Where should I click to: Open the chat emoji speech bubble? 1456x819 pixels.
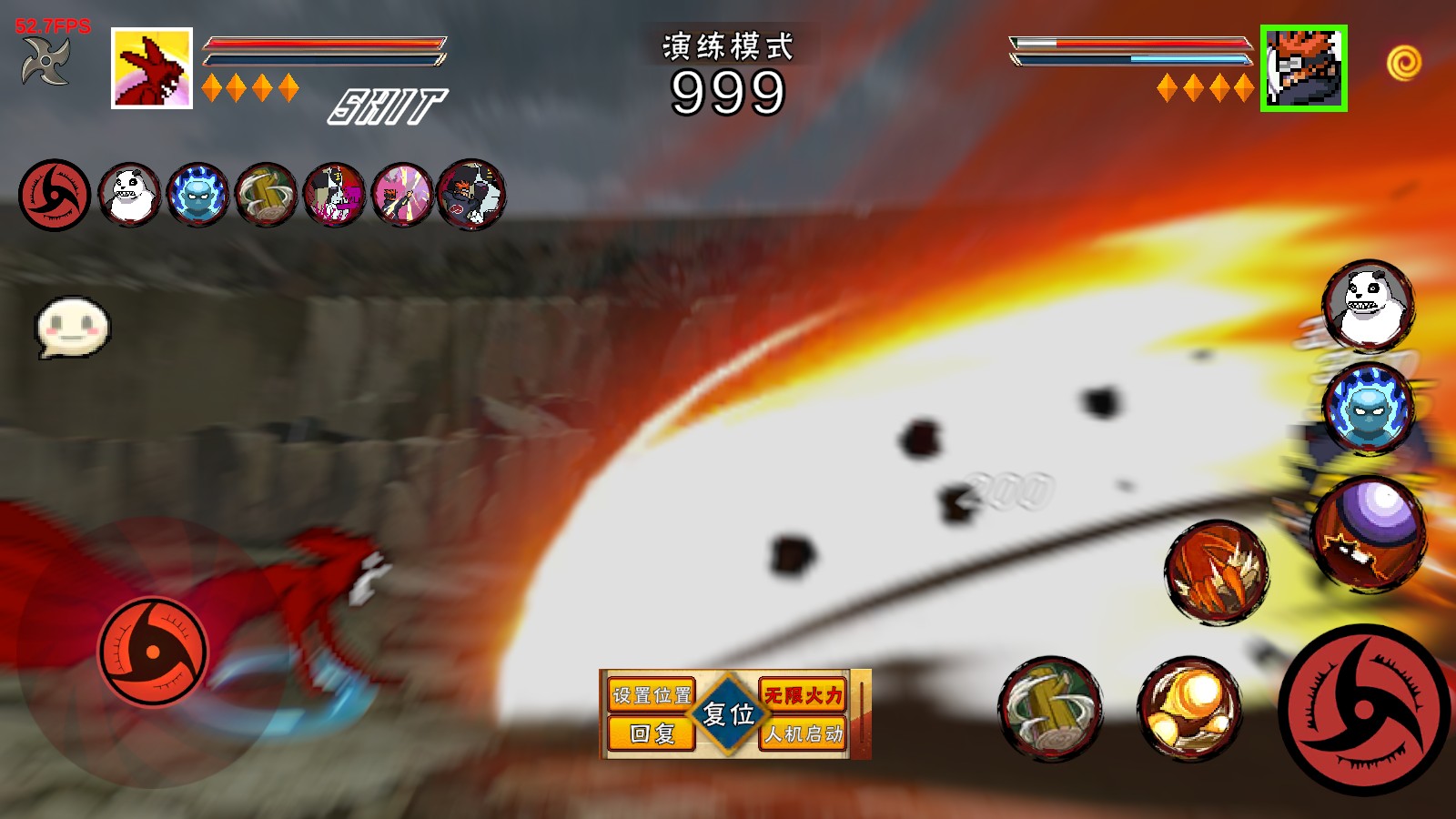click(x=72, y=327)
